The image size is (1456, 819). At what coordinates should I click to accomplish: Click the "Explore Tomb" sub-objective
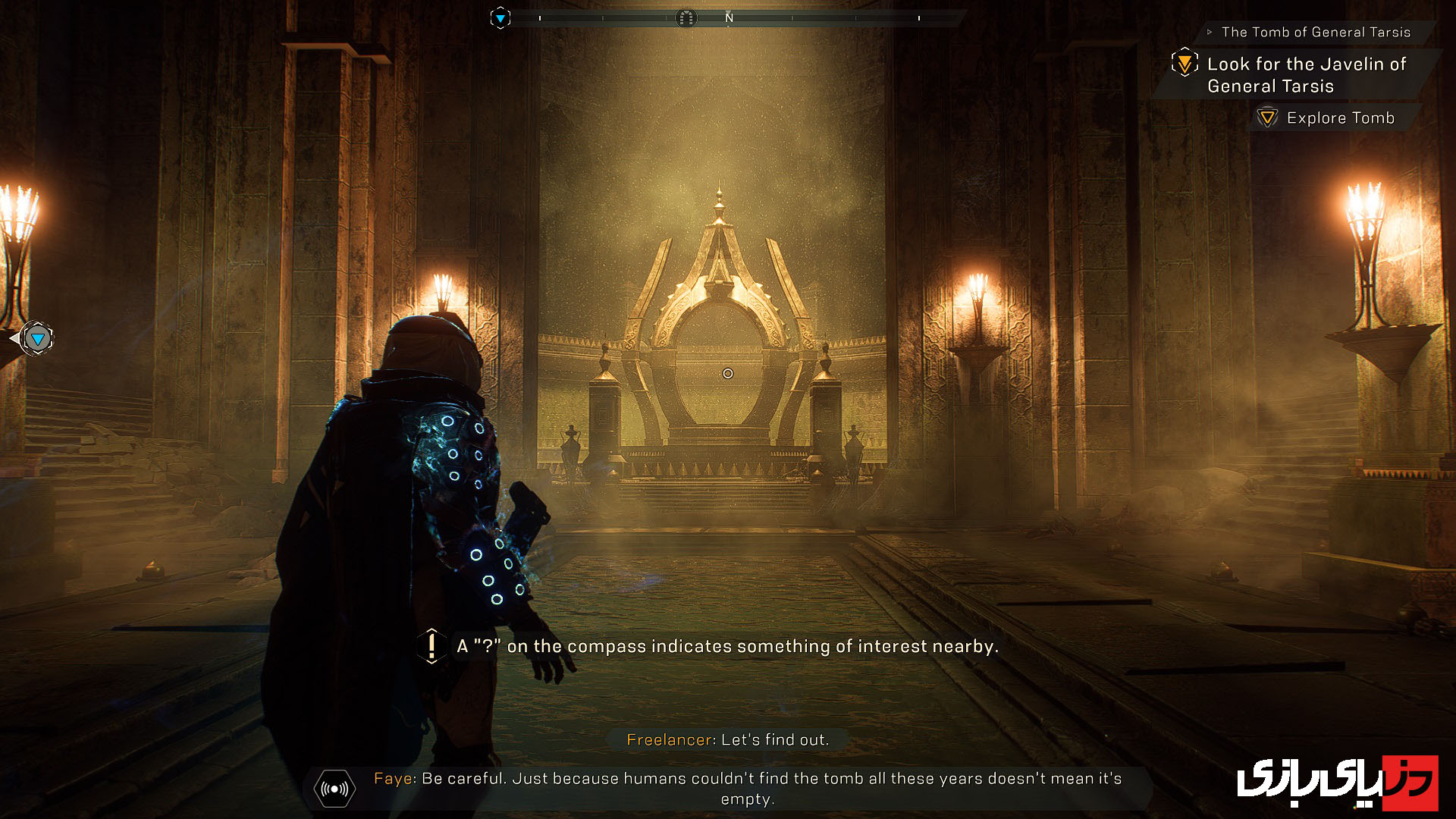(1340, 118)
